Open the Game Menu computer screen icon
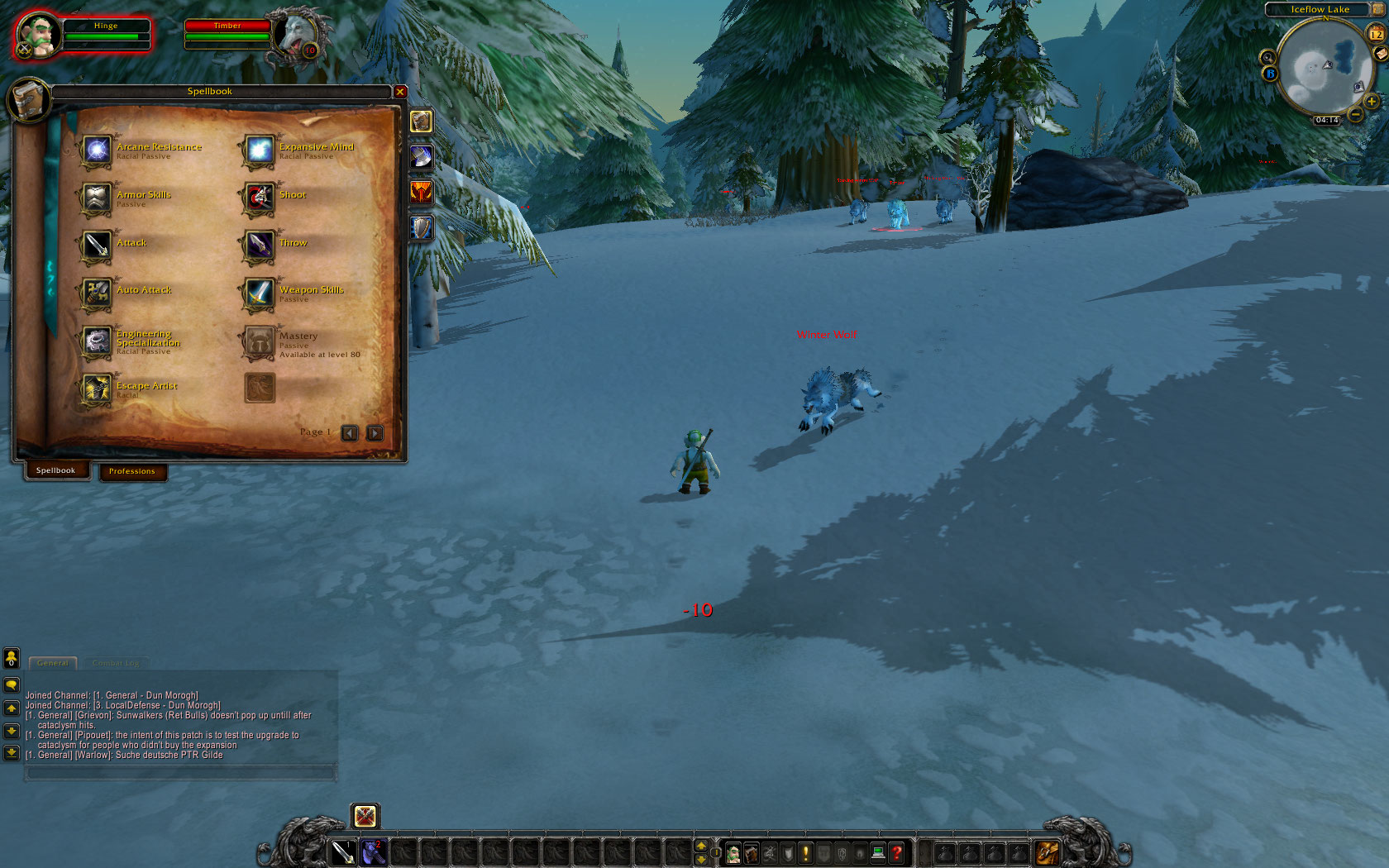The height and width of the screenshot is (868, 1389). point(878,853)
